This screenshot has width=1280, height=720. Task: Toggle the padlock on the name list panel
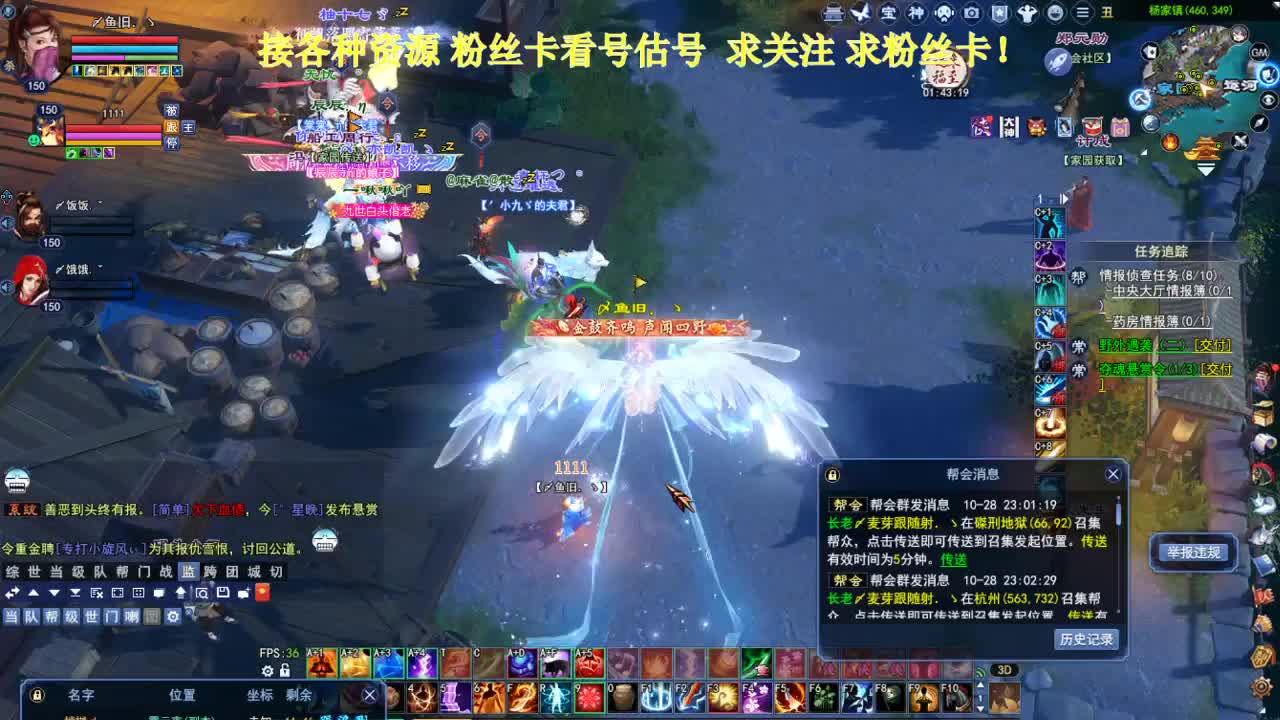point(37,694)
